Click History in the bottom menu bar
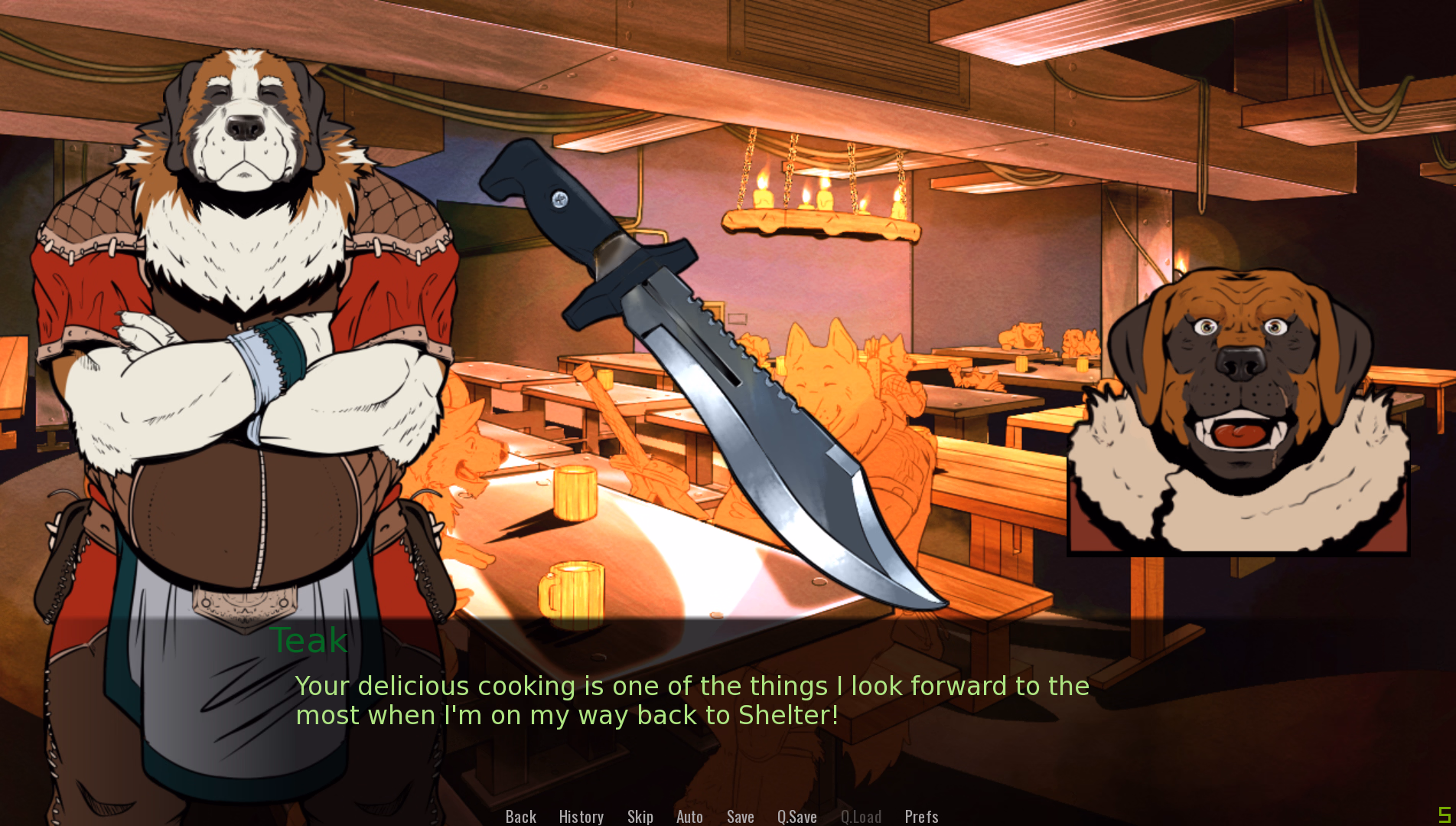Screen dimensions: 1456x826 (x=581, y=816)
